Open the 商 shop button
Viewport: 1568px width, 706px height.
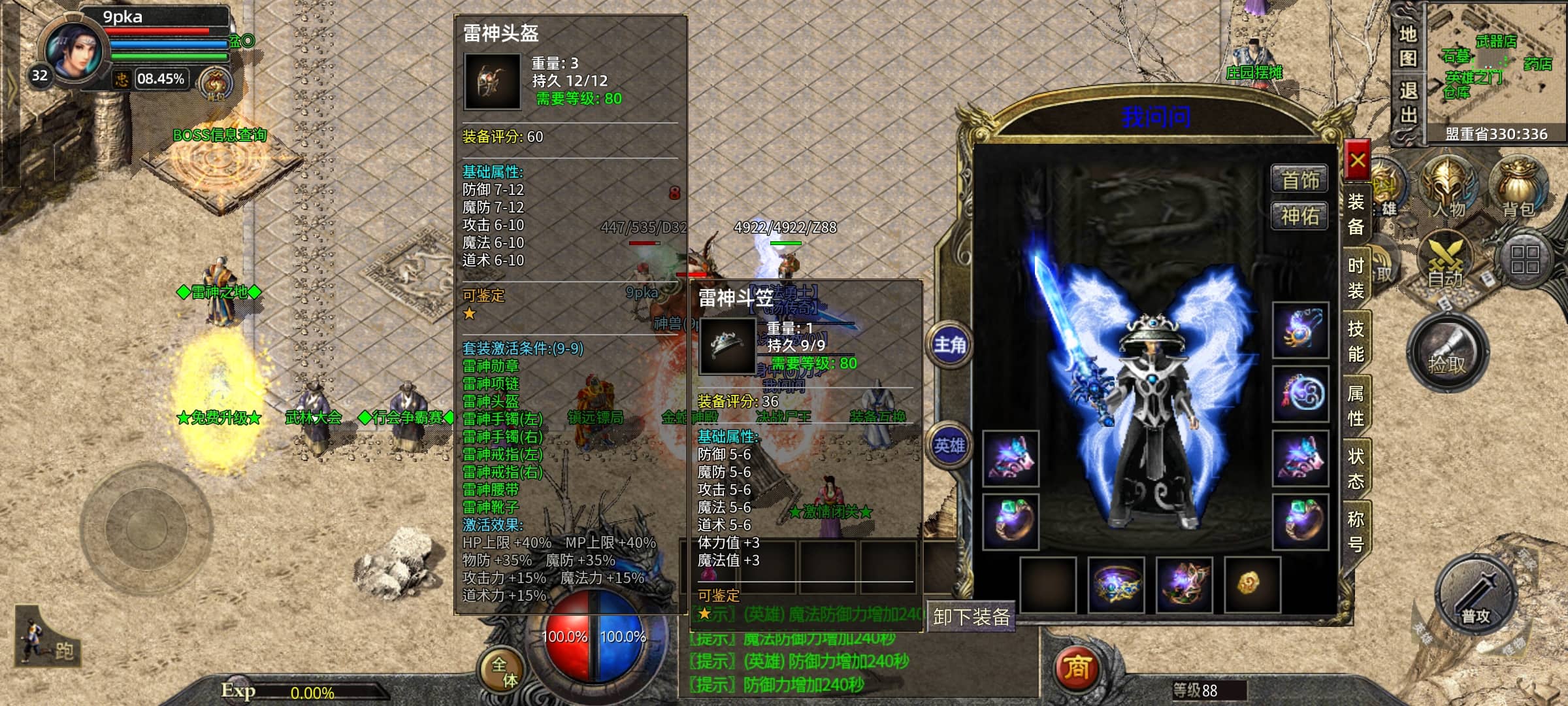coord(1077,667)
